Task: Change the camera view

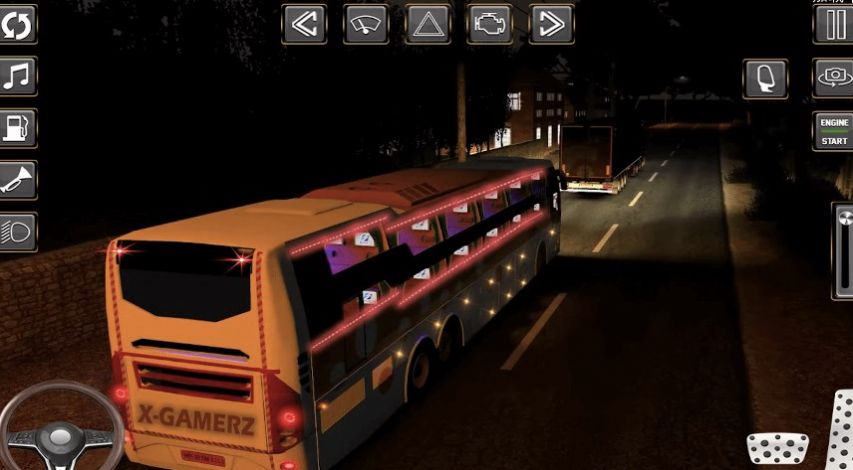Action: [833, 78]
